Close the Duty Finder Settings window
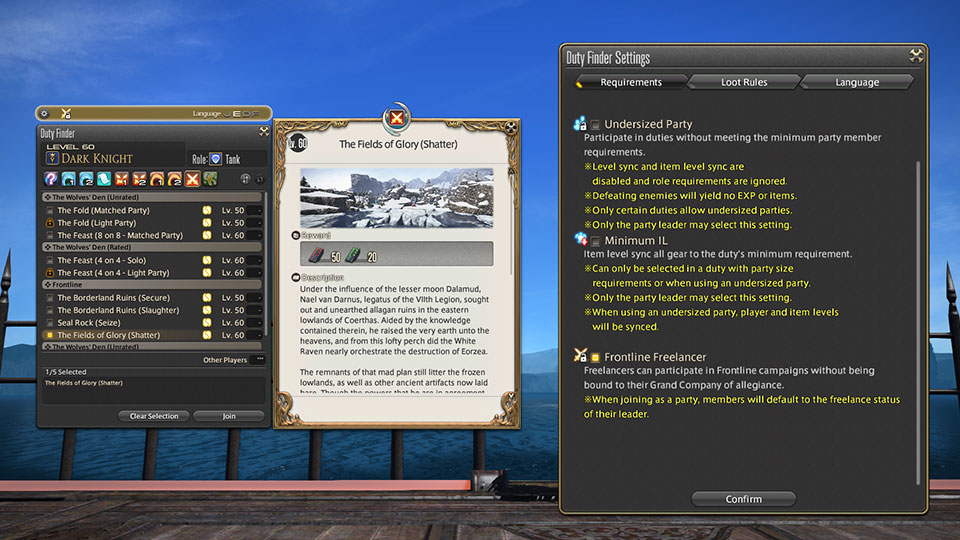Screen dimensions: 960x540 915,56
